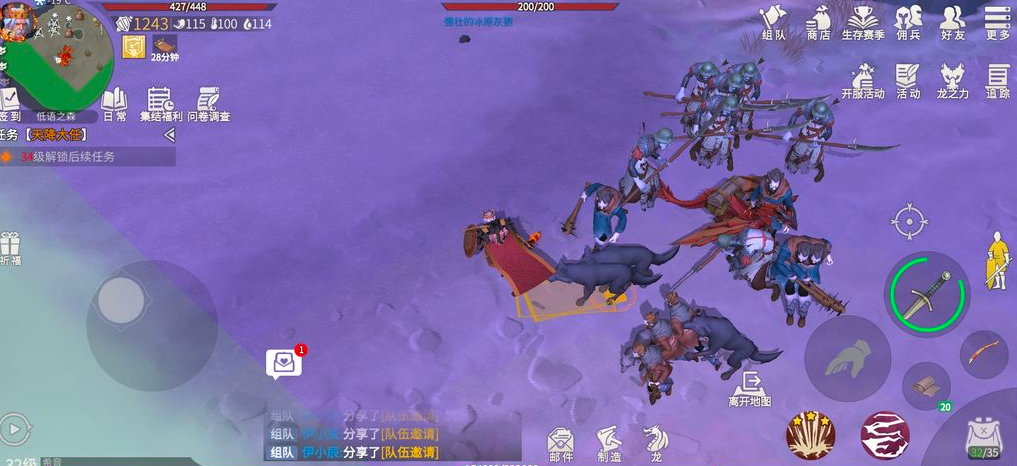Leave the map via 离开地图
Screen dimensions: 1017x466
point(749,388)
